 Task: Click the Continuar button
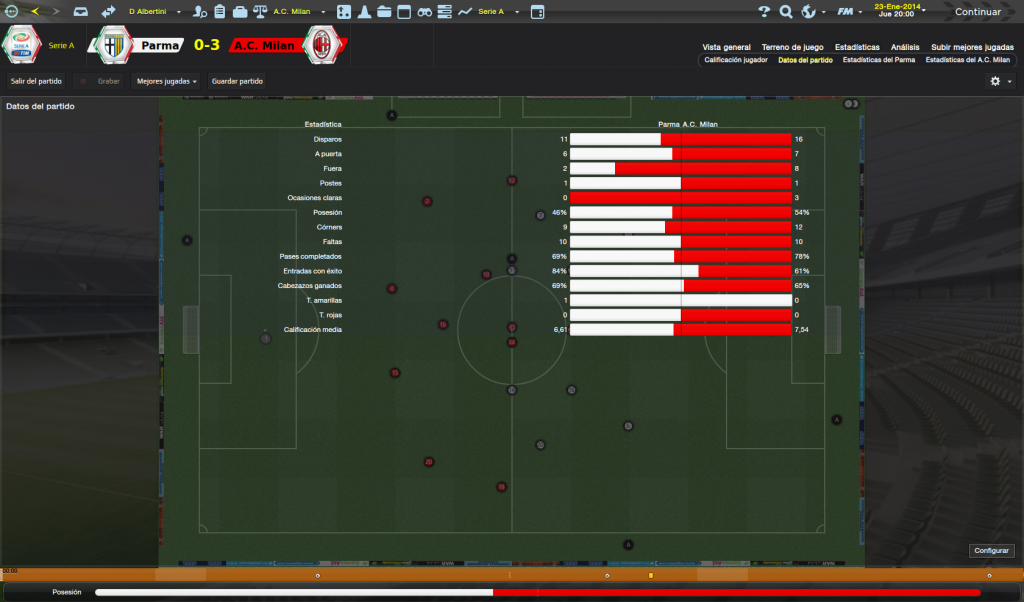(x=978, y=12)
